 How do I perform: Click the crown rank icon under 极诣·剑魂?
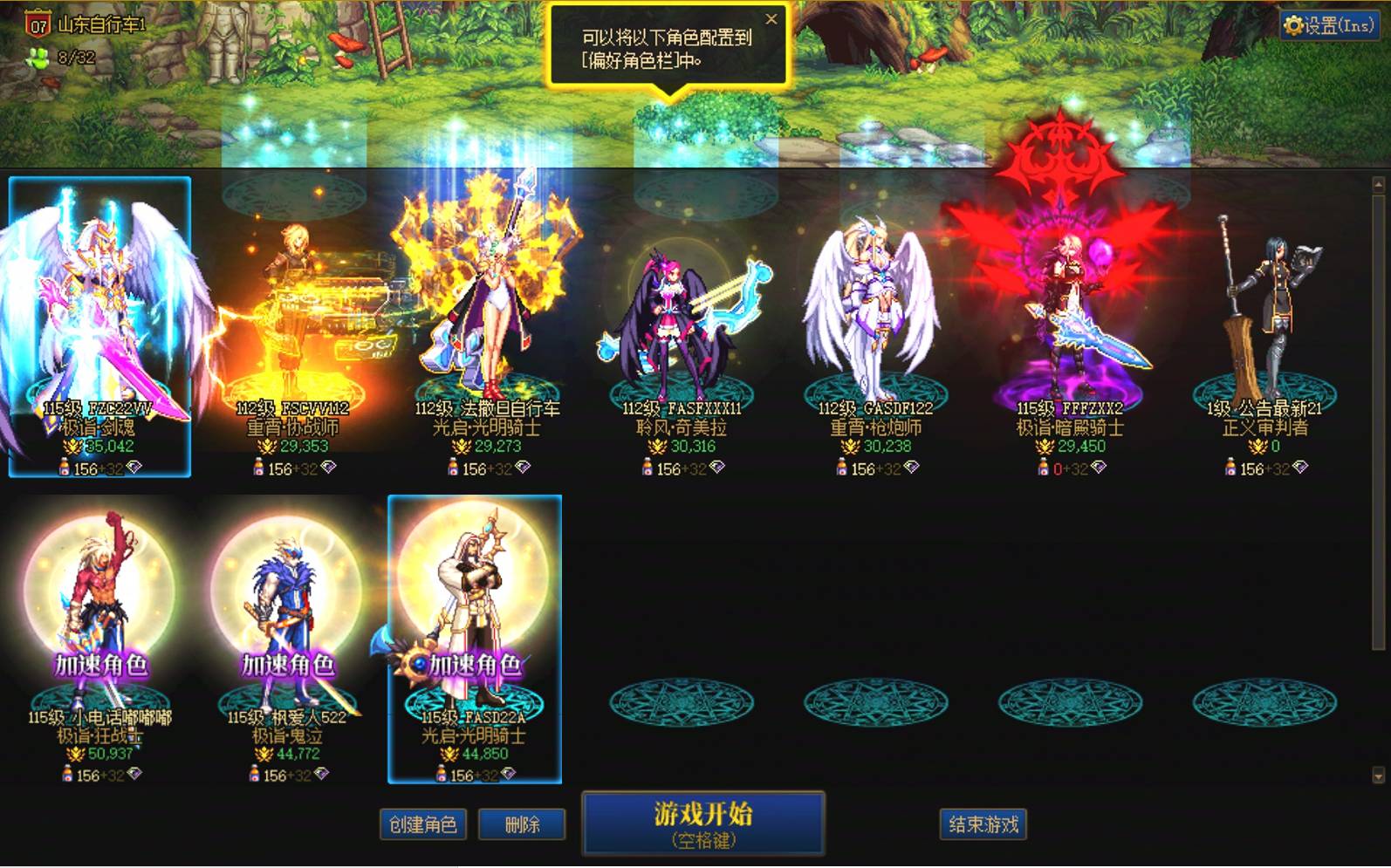72,445
